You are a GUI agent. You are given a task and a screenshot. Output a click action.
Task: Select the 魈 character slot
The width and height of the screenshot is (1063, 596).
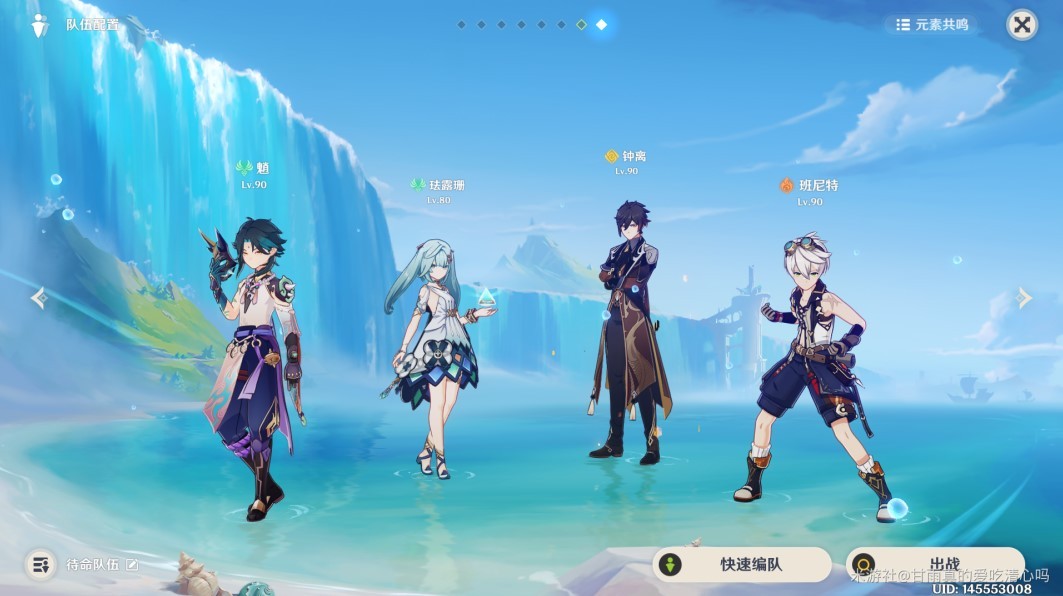click(254, 360)
